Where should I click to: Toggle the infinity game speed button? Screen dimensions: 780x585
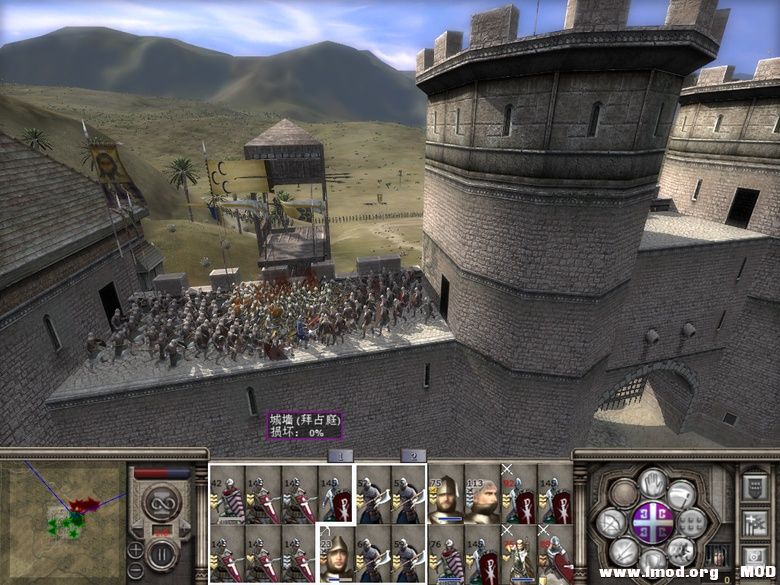pos(163,502)
